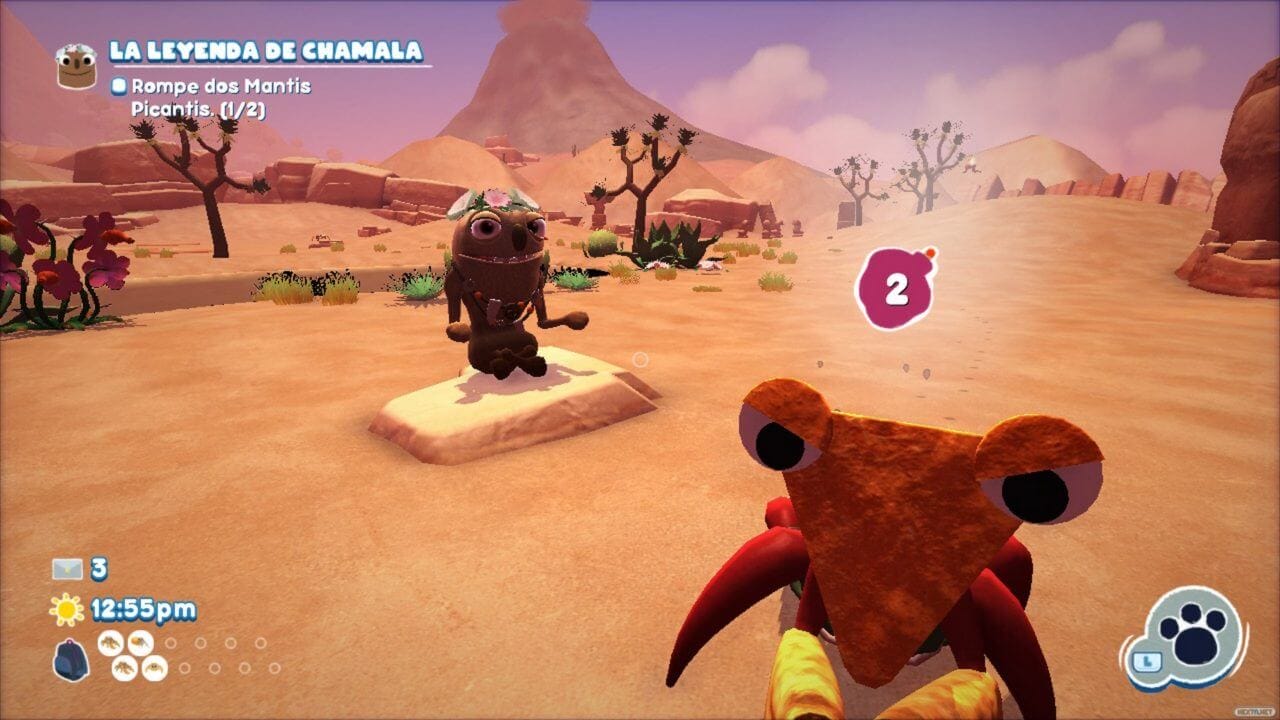1280x720 pixels.
Task: Click the quest giver portrait icon
Action: 76,65
